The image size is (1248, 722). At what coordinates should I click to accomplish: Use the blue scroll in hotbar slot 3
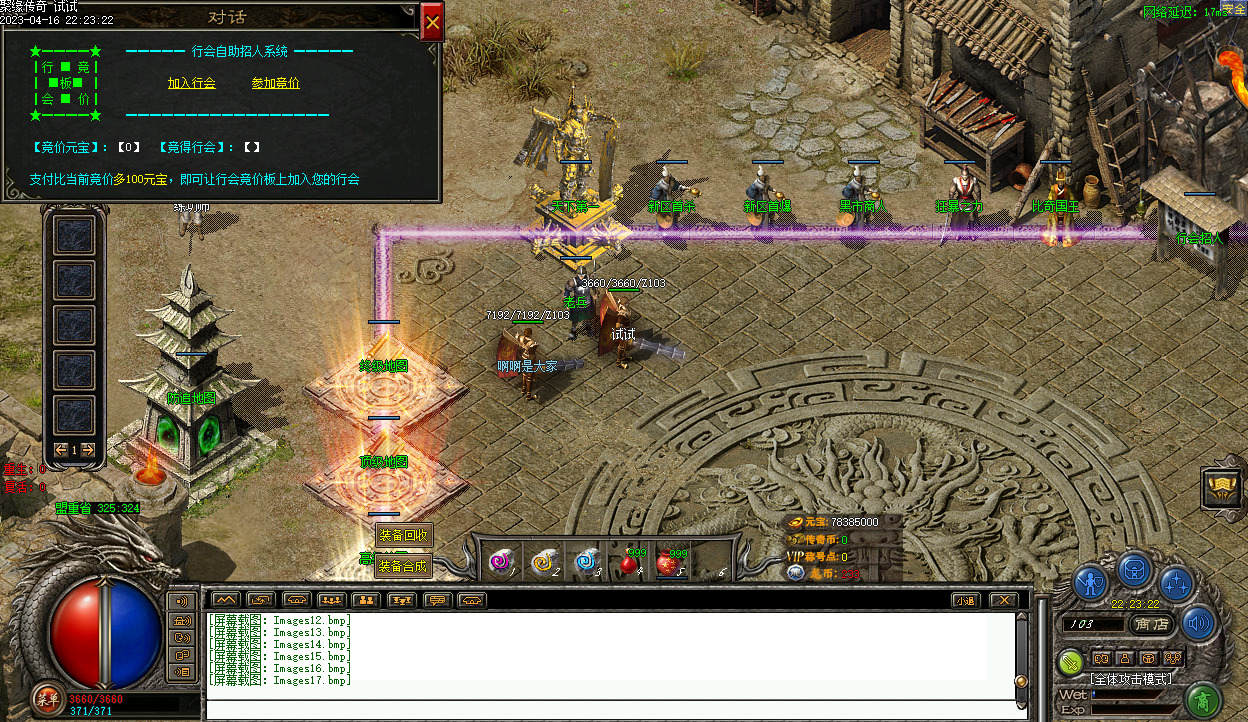(586, 563)
